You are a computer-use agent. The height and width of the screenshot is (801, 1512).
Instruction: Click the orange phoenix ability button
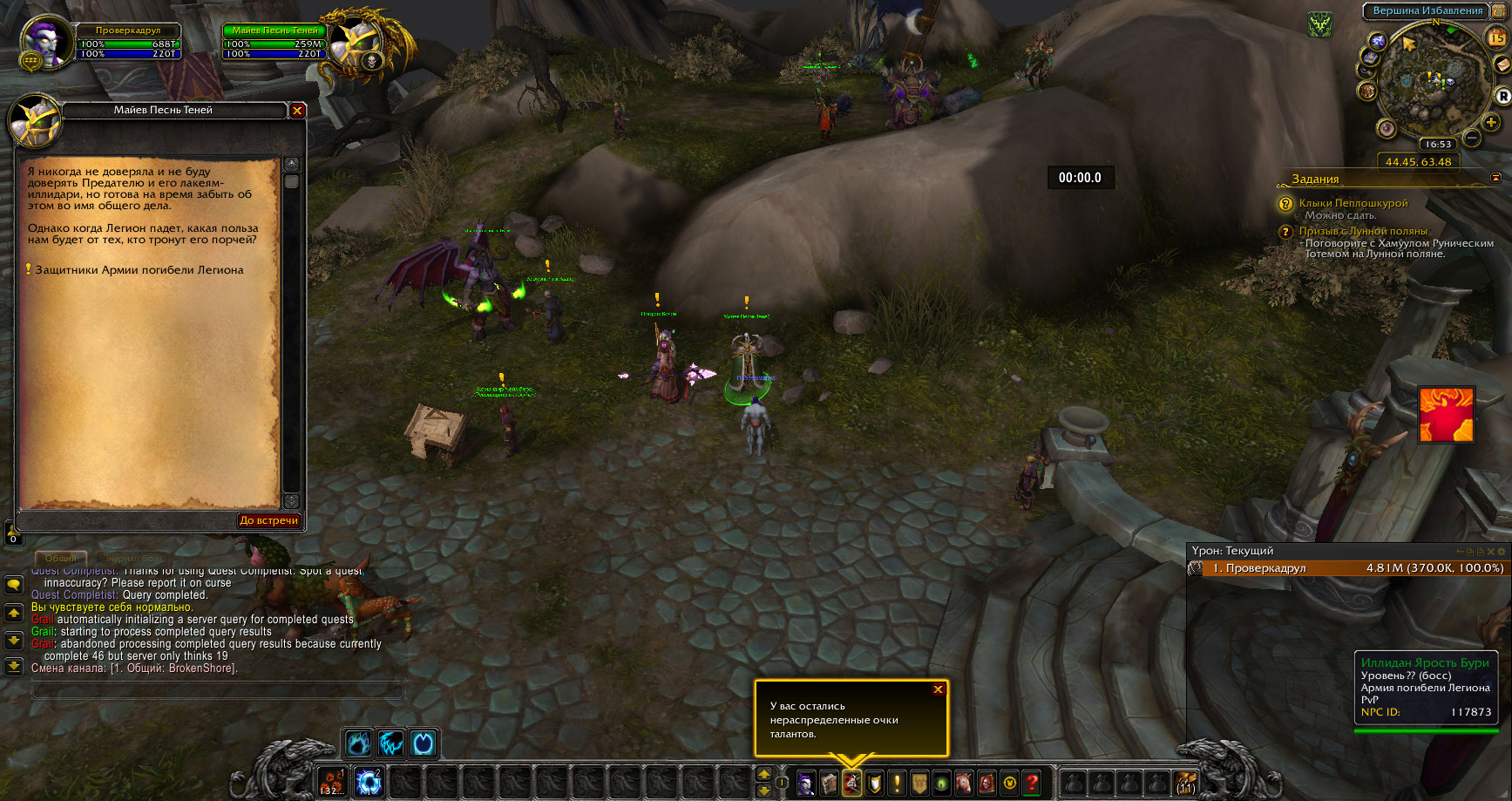tap(1446, 415)
